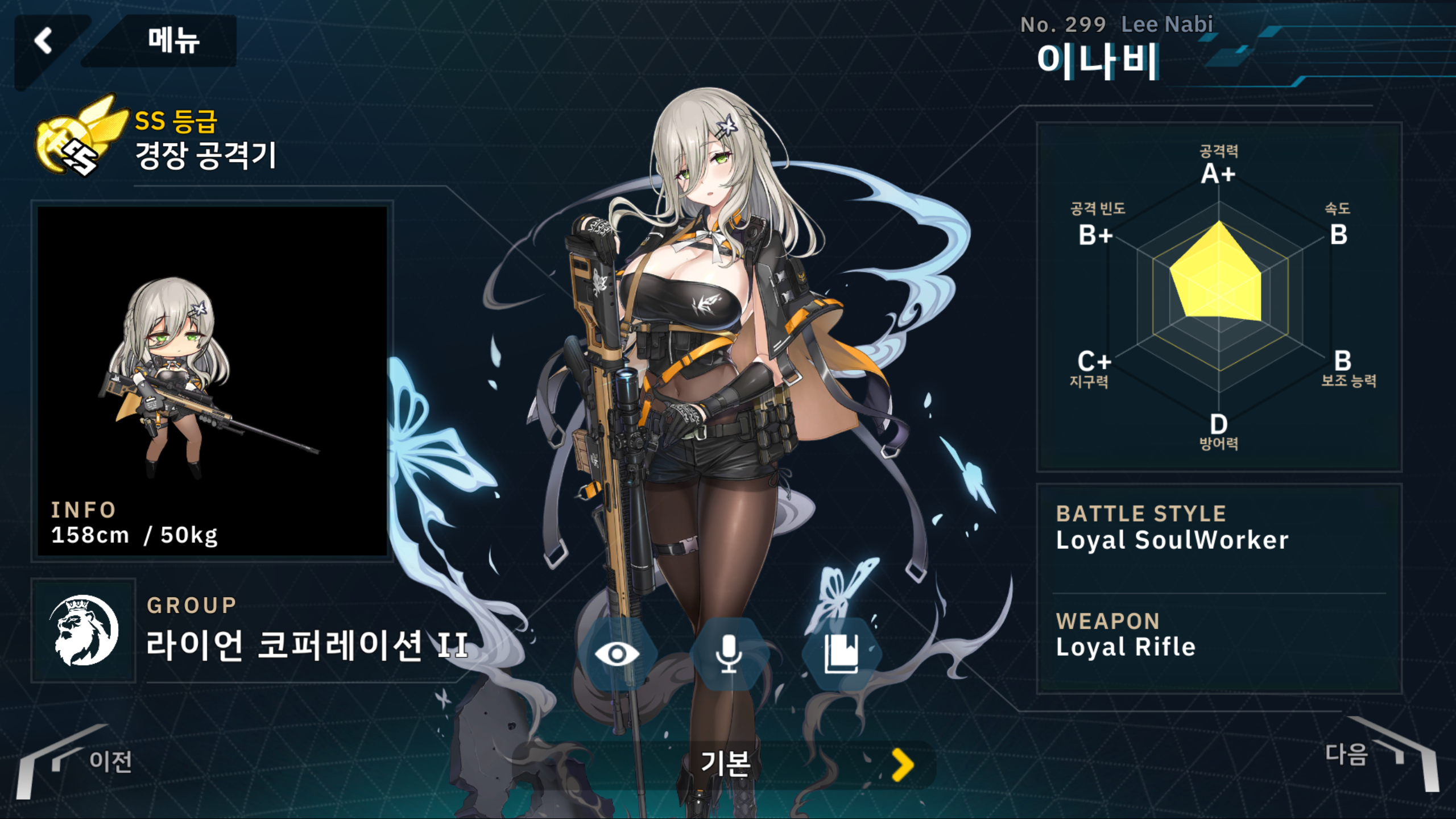Open the book record icon
Screen dimensions: 1456x819
tap(841, 654)
